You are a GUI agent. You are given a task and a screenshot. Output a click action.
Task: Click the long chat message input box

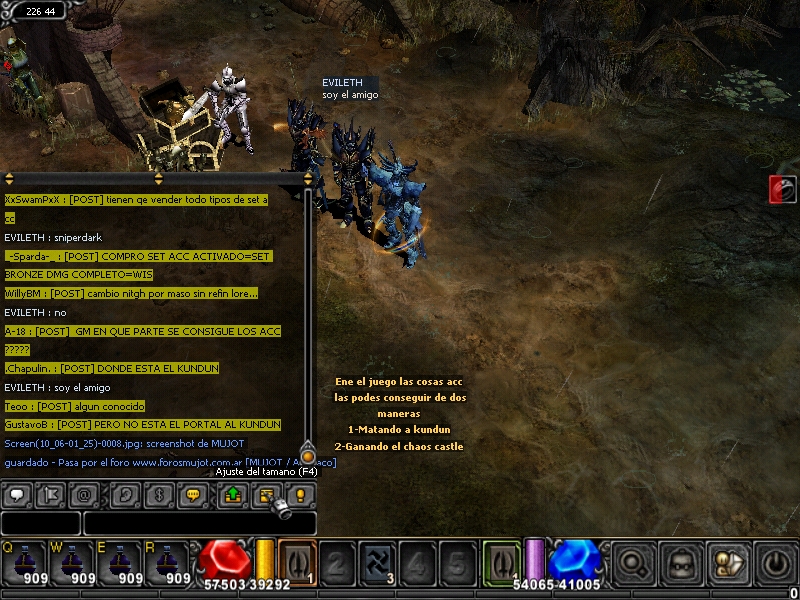200,523
